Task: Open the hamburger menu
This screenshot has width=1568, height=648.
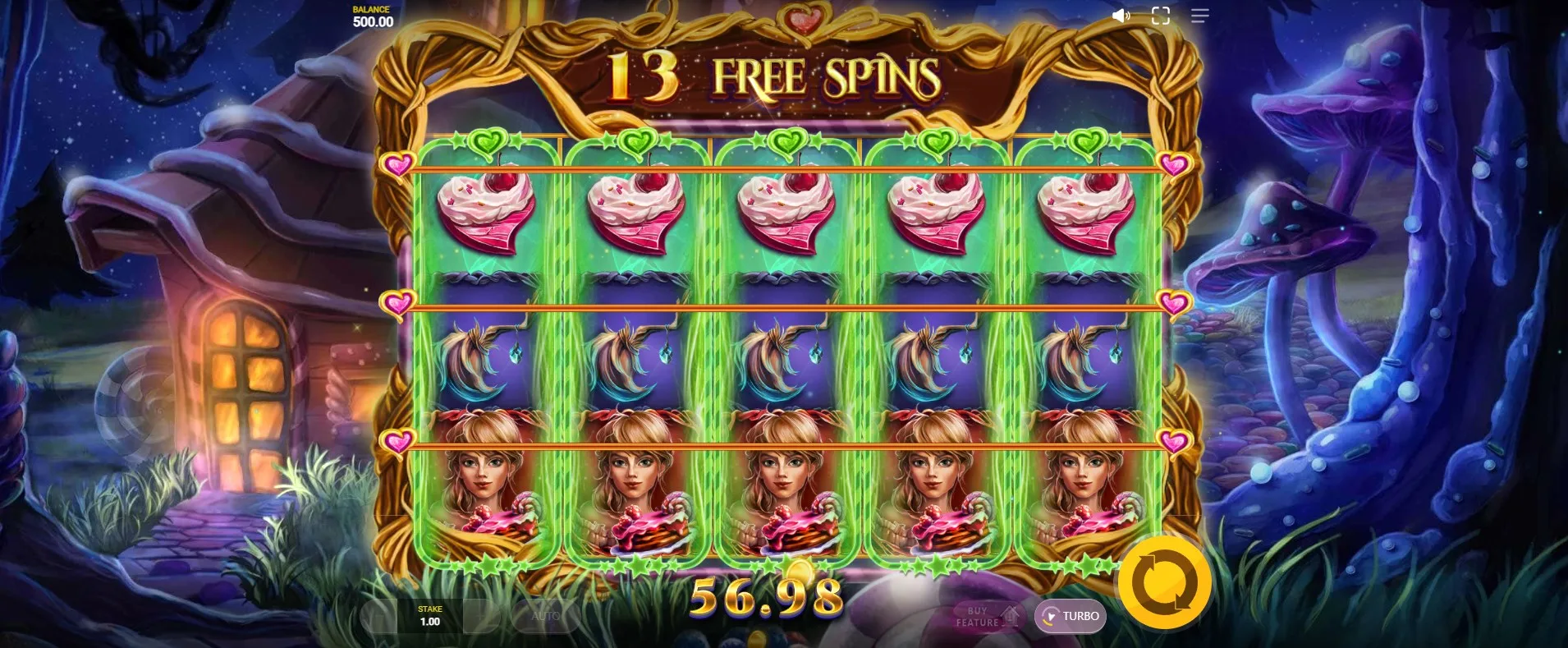Action: pos(1199,16)
